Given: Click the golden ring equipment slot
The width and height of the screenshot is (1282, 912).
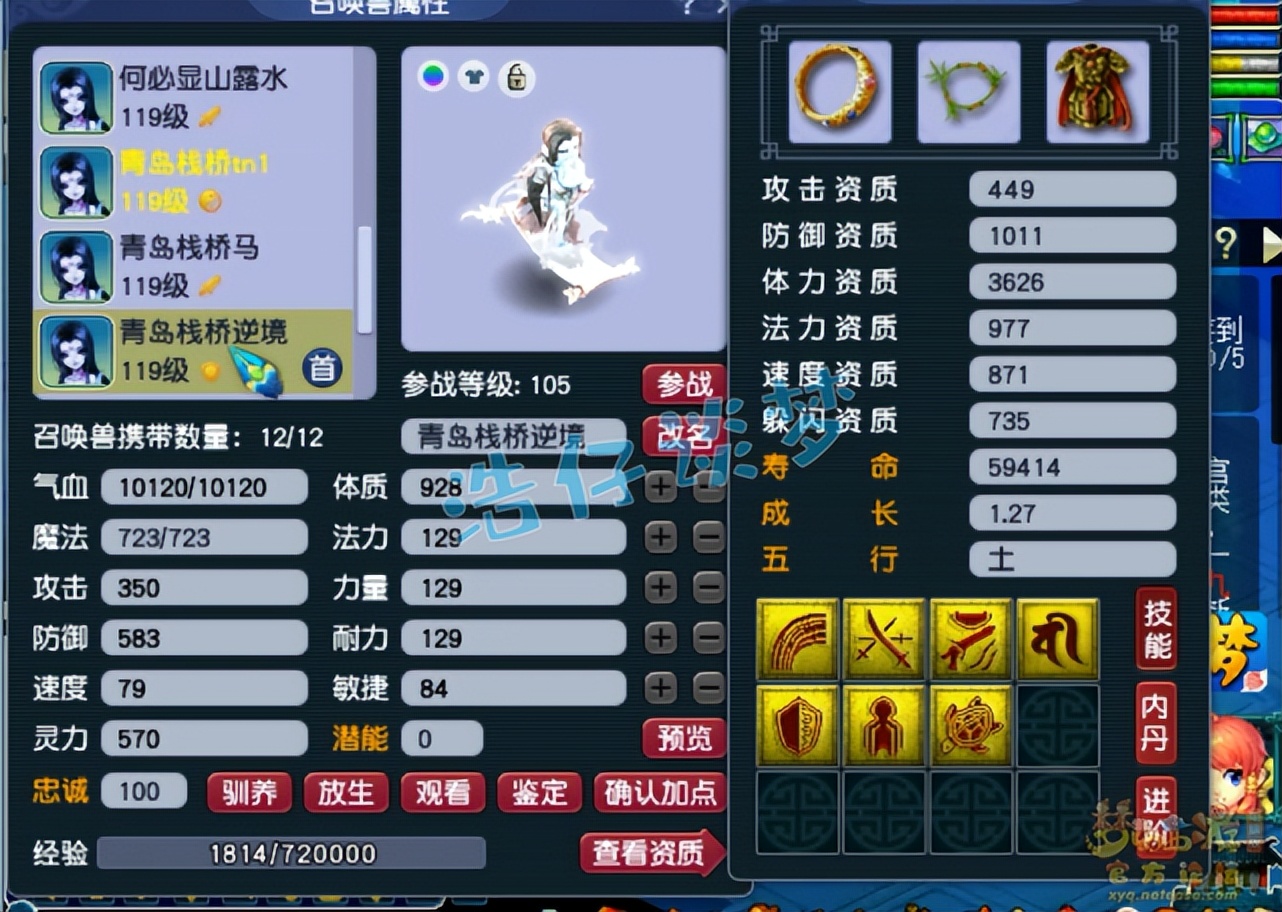Looking at the screenshot, I should pyautogui.click(x=839, y=90).
